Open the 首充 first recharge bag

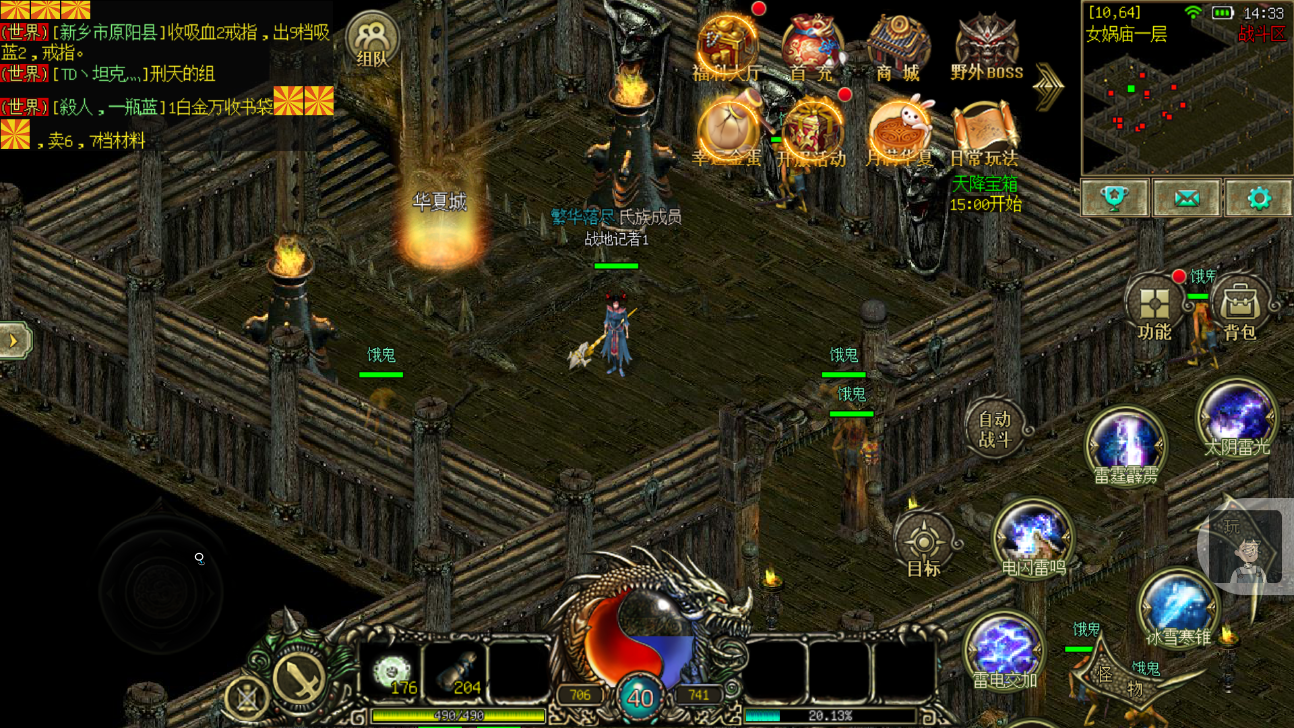pyautogui.click(x=811, y=45)
